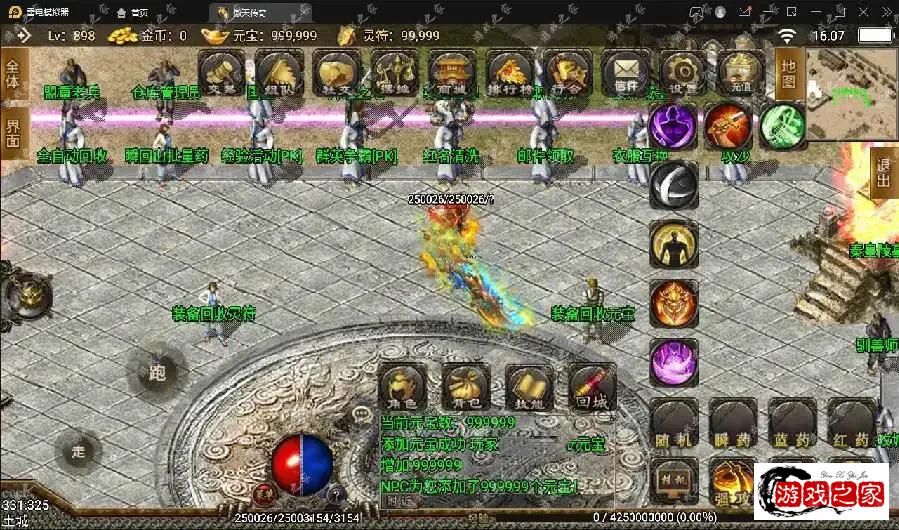Open the 充值 recharge icon
The image size is (899, 530).
pyautogui.click(x=741, y=73)
